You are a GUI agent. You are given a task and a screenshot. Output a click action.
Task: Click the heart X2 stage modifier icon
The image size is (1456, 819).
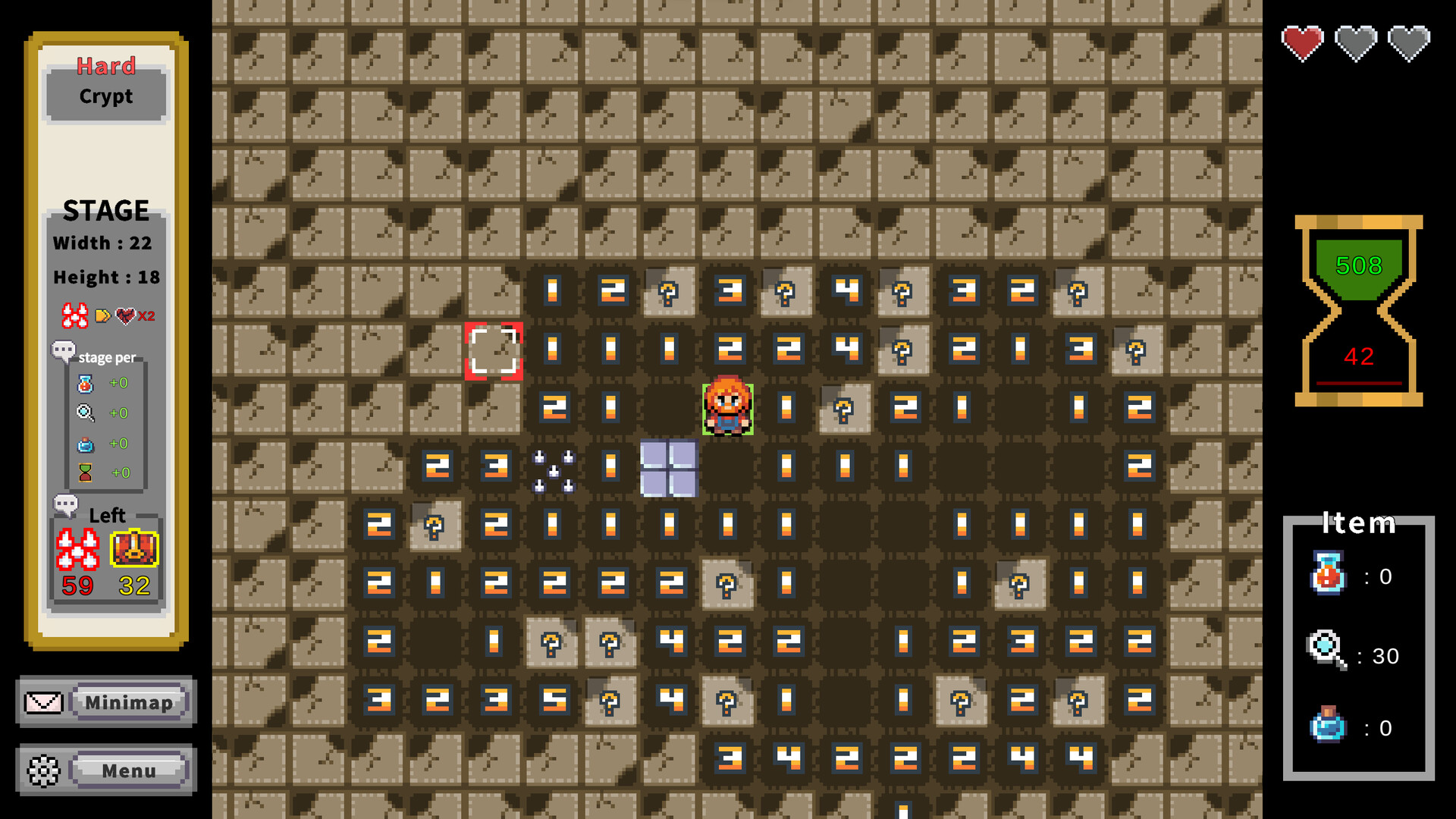tap(127, 316)
